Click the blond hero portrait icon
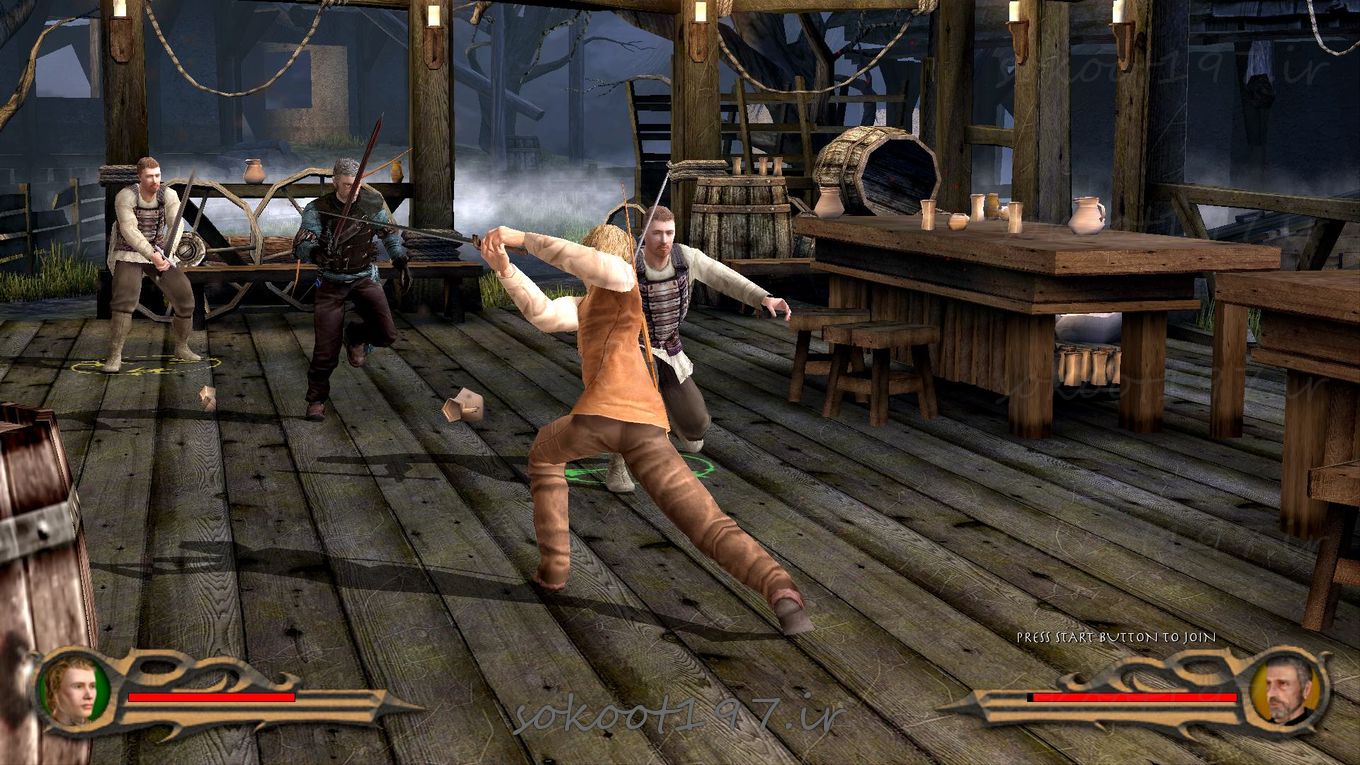 click(74, 690)
